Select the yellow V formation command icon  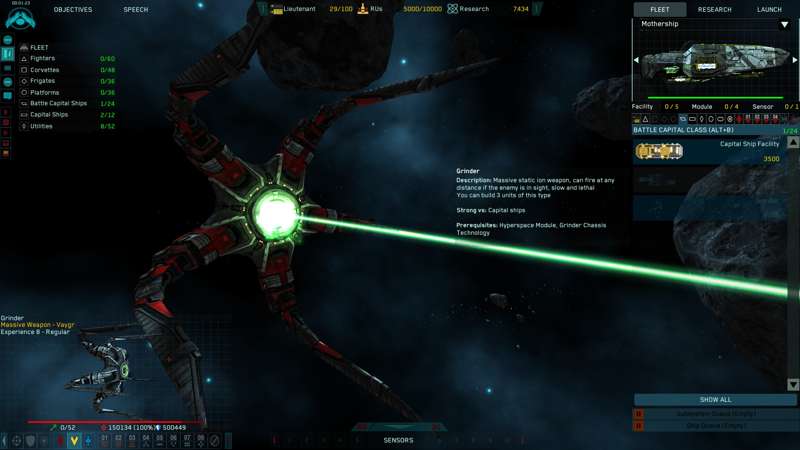(x=74, y=440)
